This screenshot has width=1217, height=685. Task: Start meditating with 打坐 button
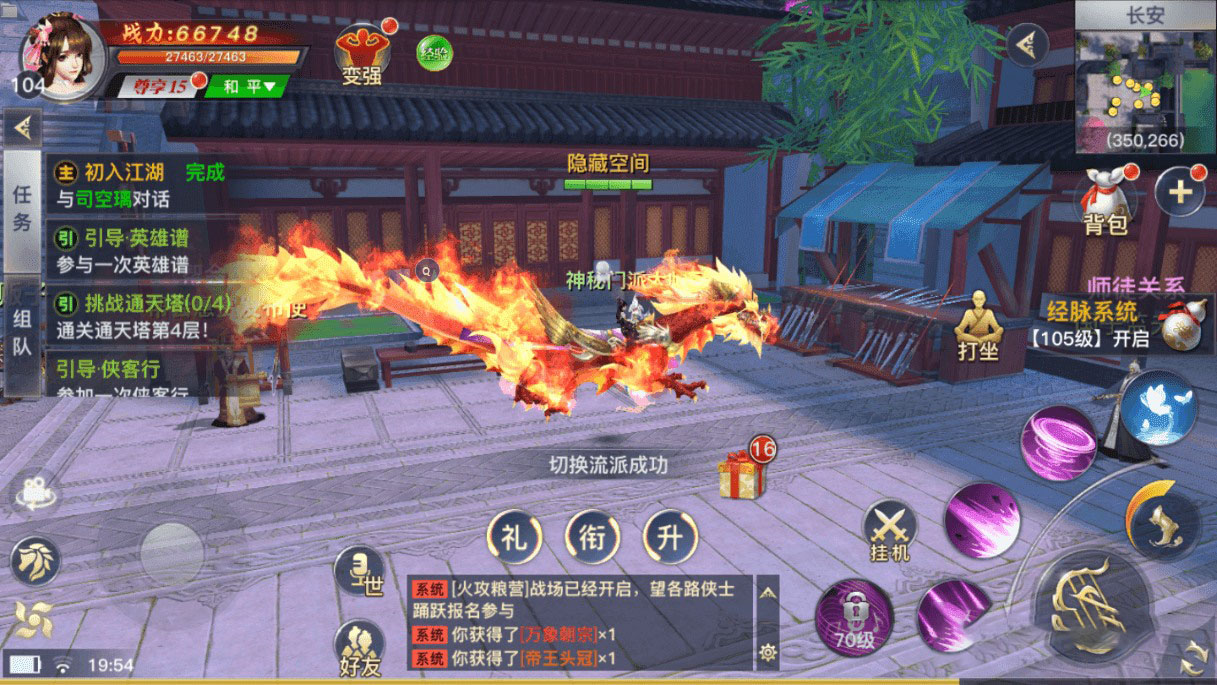click(x=978, y=331)
